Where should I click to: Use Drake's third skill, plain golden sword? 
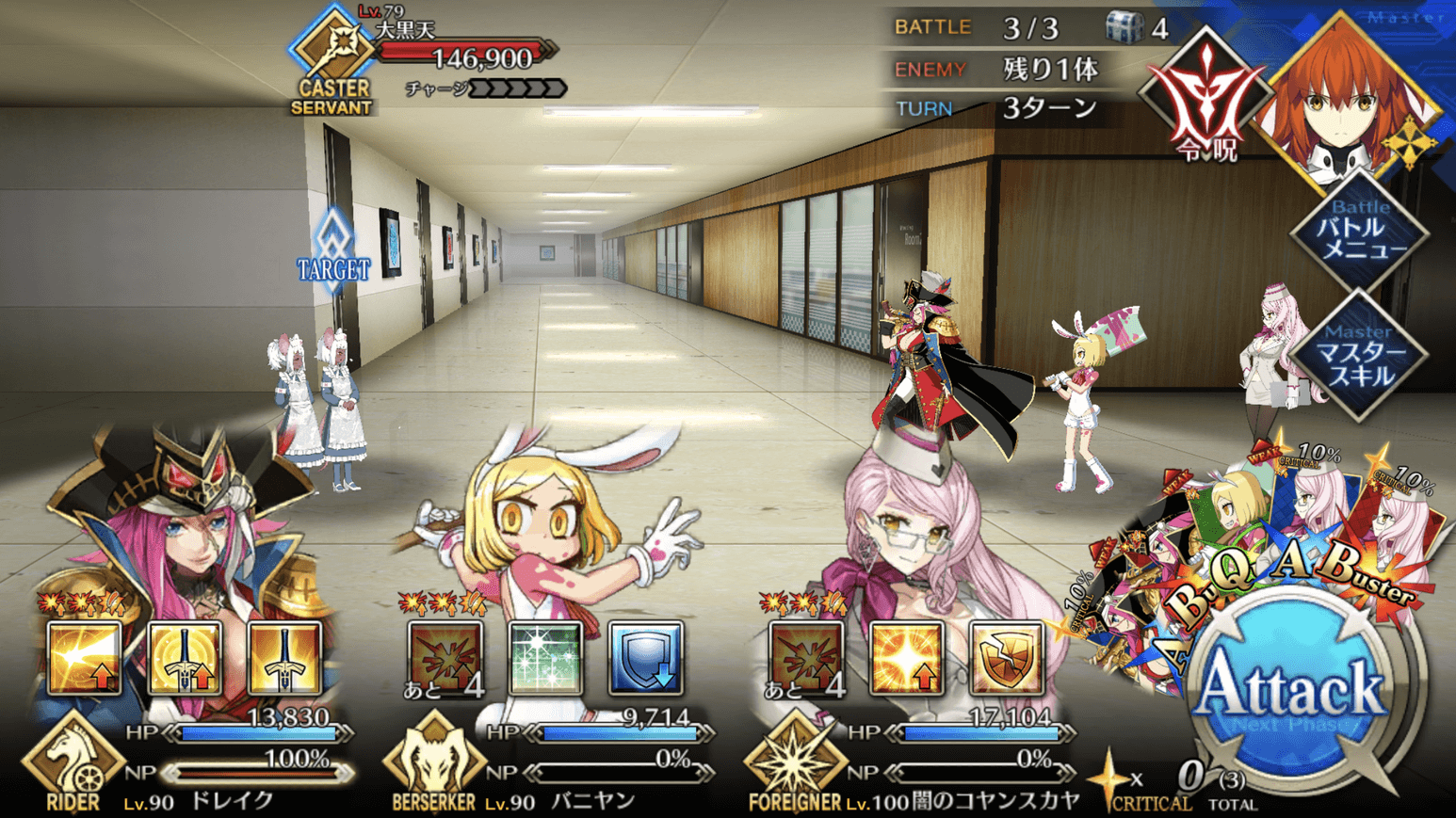point(284,658)
